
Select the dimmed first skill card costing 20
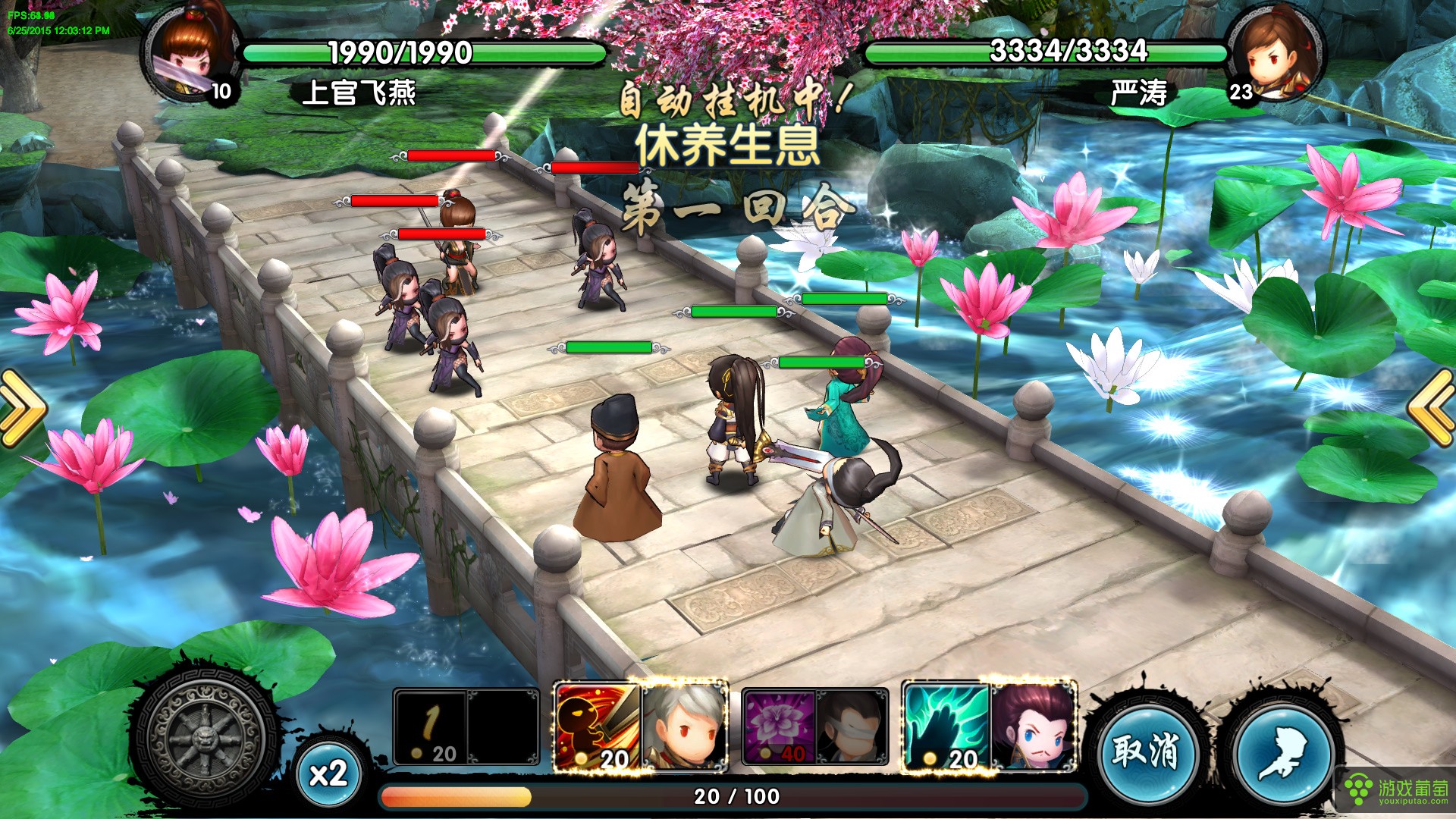[430, 727]
